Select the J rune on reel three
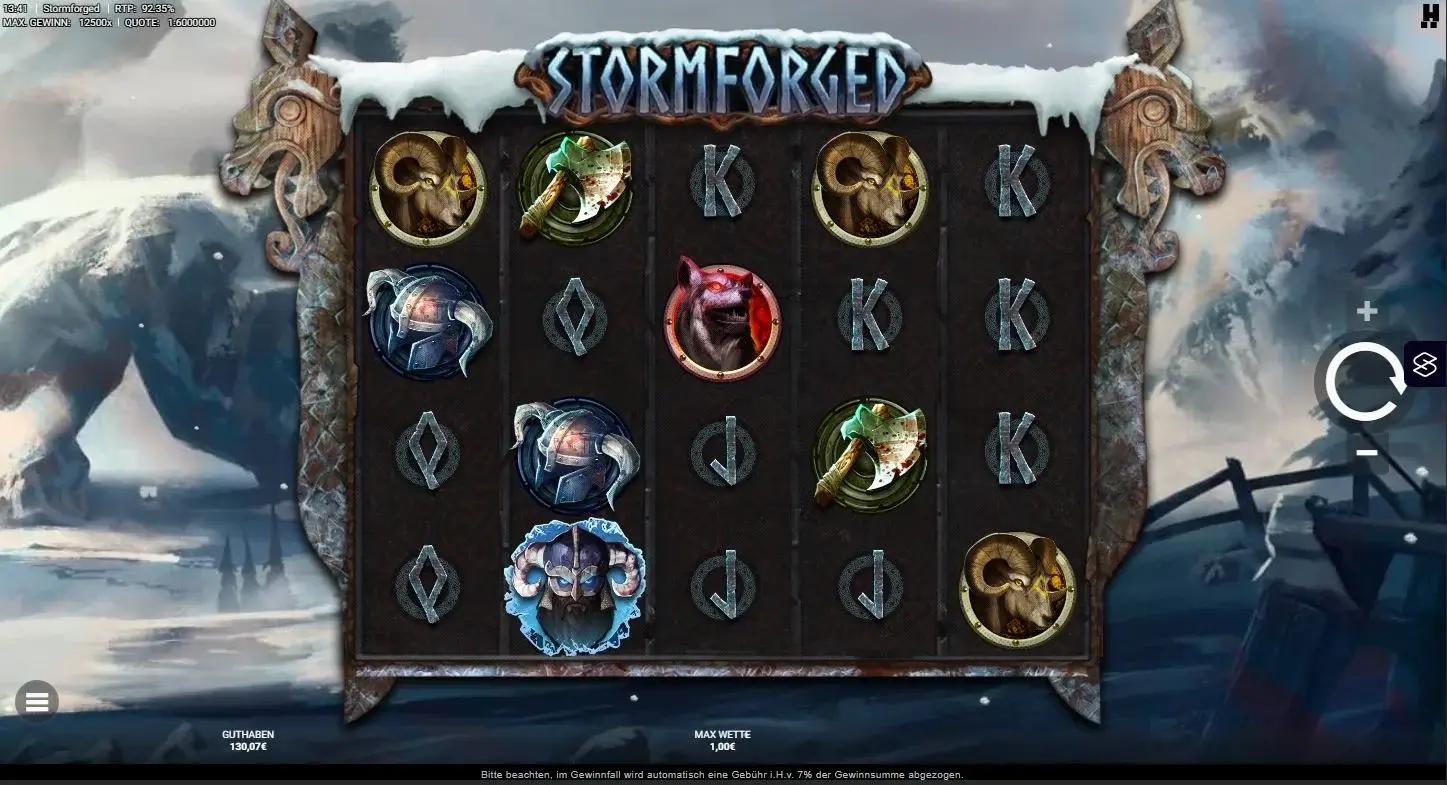1447x785 pixels. point(722,450)
